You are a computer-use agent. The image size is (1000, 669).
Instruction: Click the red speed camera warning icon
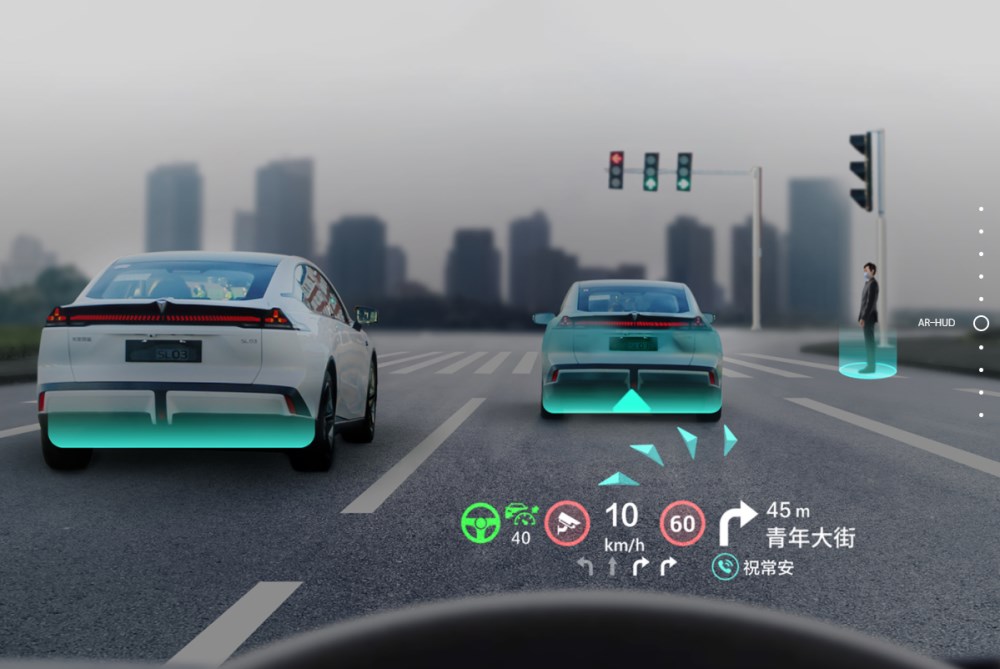tap(567, 523)
